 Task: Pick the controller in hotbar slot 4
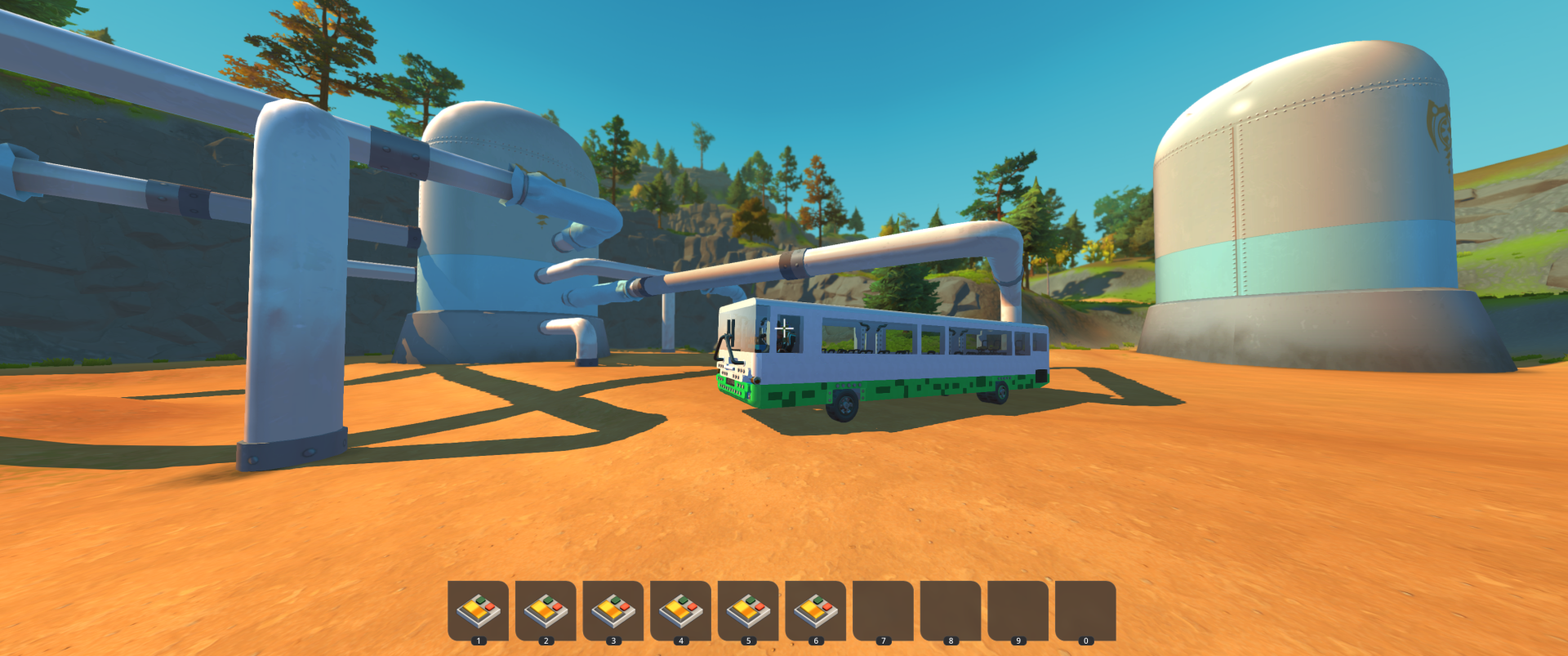pos(680,609)
